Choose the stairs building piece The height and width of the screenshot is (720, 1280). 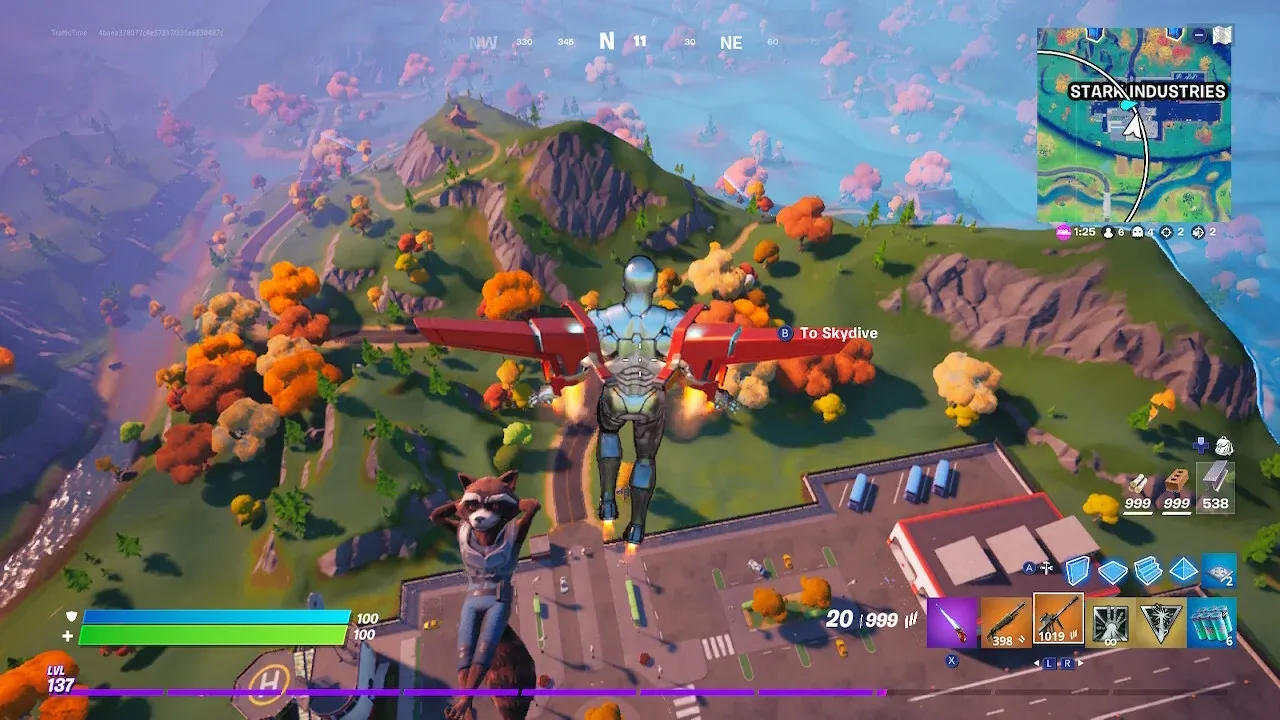pyautogui.click(x=1147, y=570)
